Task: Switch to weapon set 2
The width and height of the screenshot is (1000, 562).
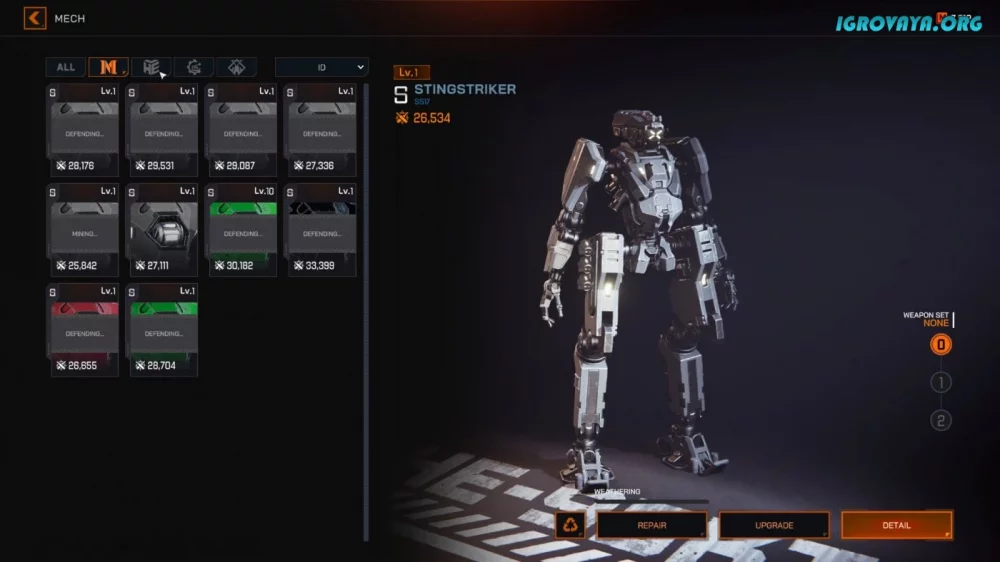Action: pos(940,420)
